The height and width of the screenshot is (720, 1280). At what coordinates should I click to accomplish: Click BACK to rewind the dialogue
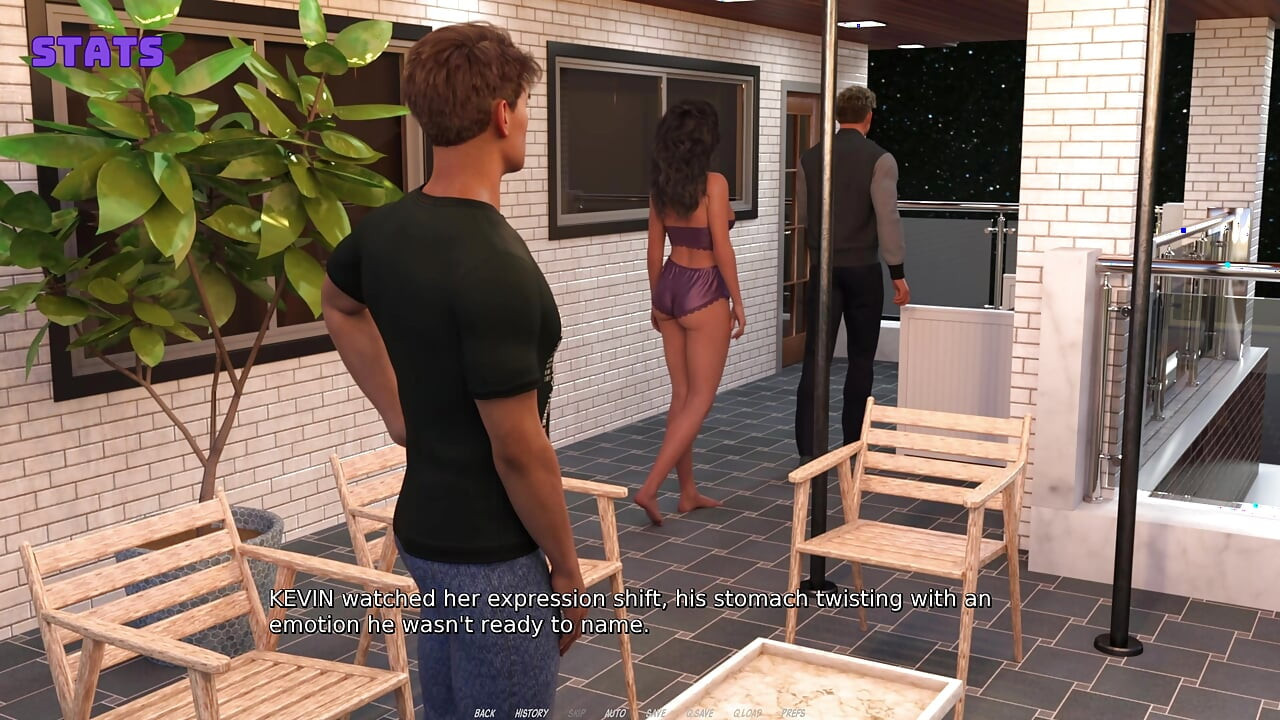click(x=485, y=714)
